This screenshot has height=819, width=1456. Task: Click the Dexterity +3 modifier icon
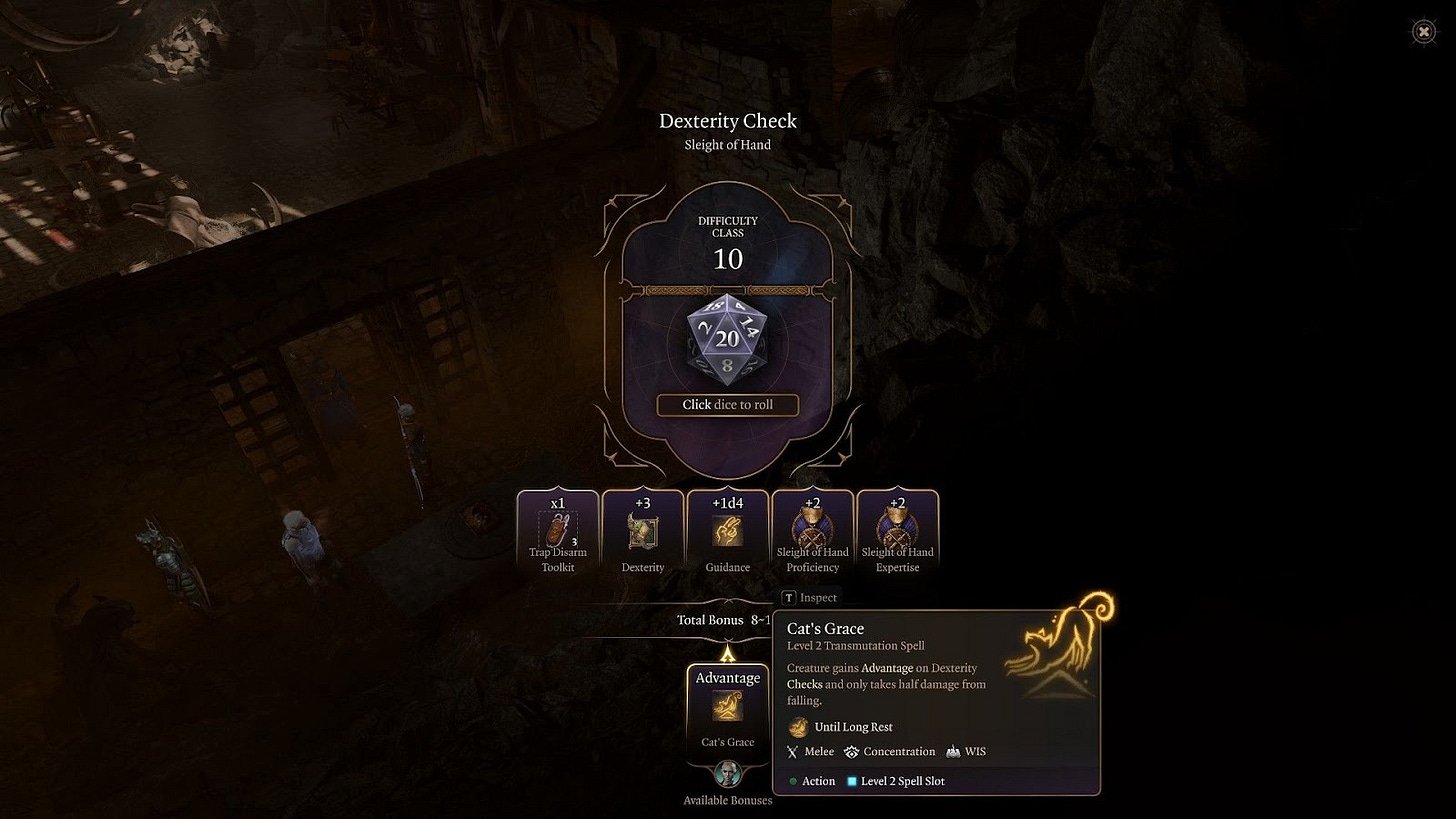pyautogui.click(x=642, y=525)
